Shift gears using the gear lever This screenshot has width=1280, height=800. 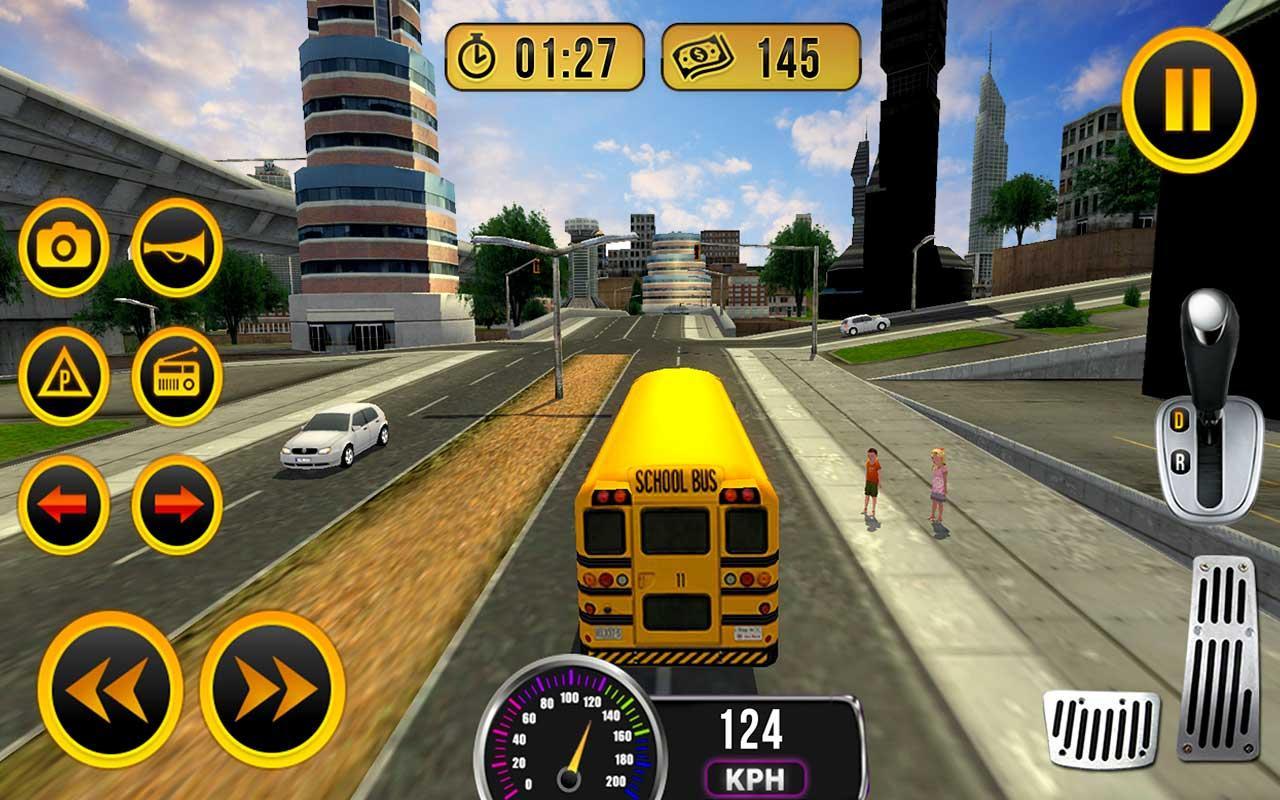click(1210, 410)
